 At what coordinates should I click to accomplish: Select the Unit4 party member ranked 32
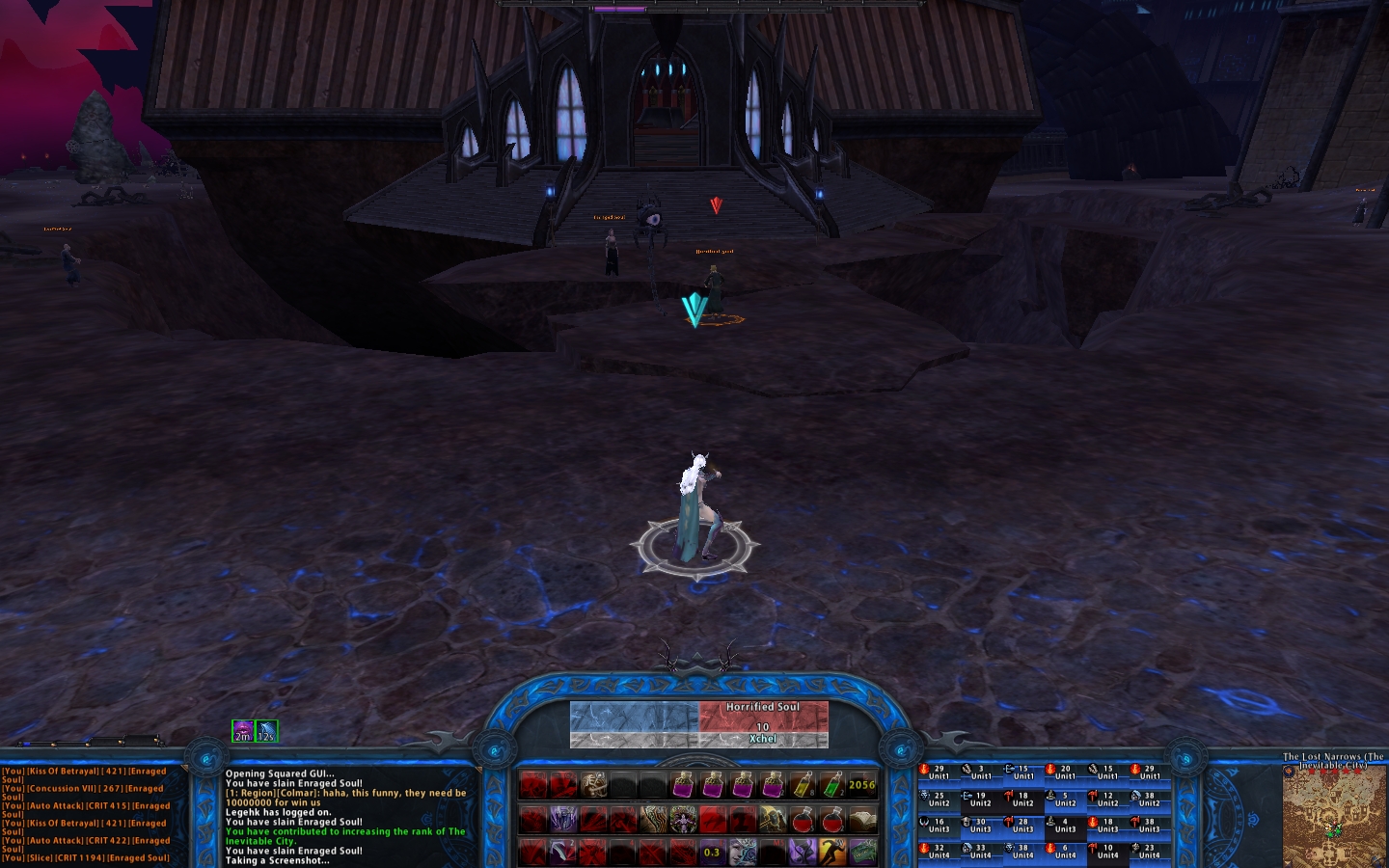tap(939, 852)
